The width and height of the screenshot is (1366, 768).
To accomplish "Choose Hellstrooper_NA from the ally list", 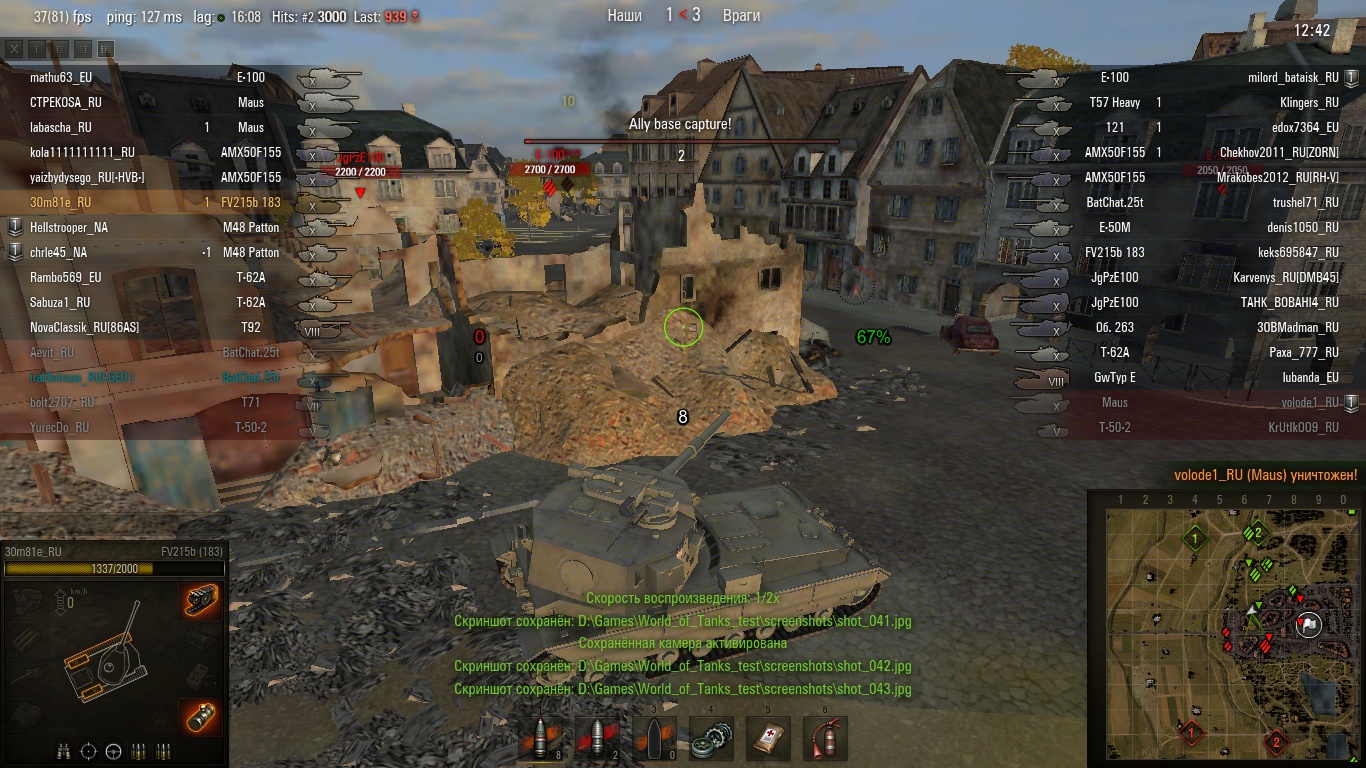I will tap(69, 227).
